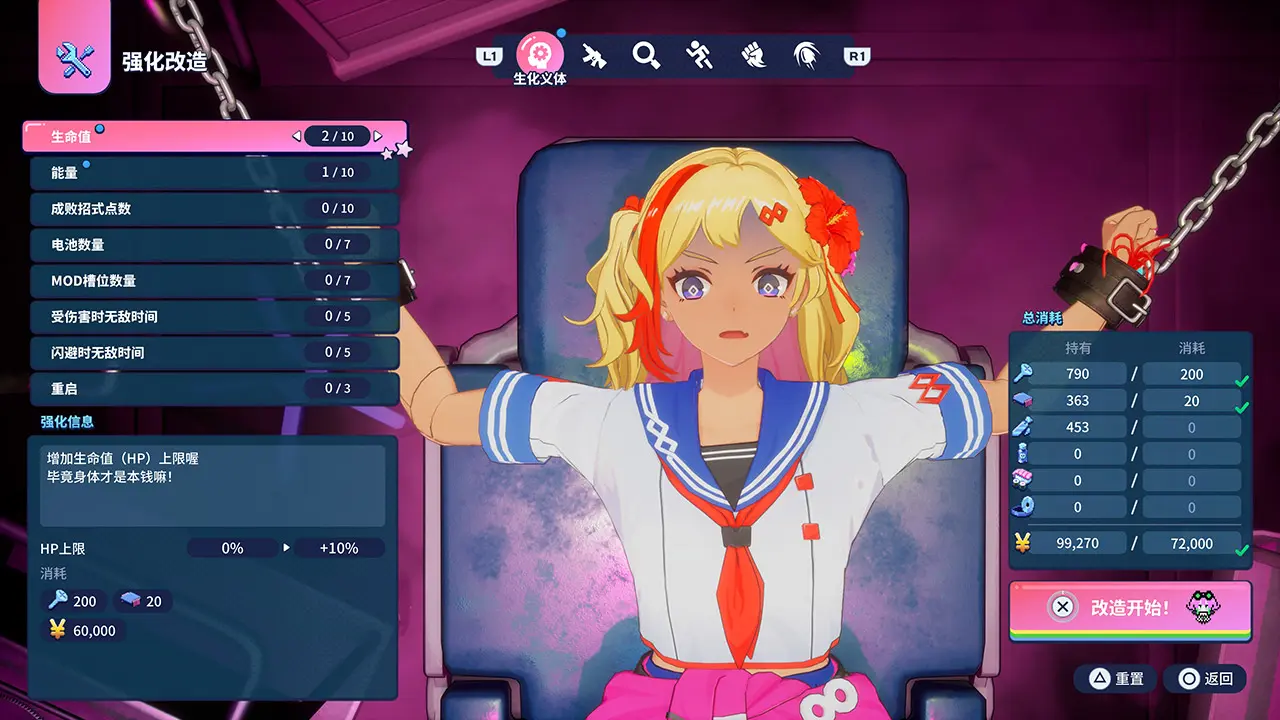Viewport: 1280px width, 720px height.
Task: Reset upgrade choices with 重置
Action: (x=1115, y=679)
